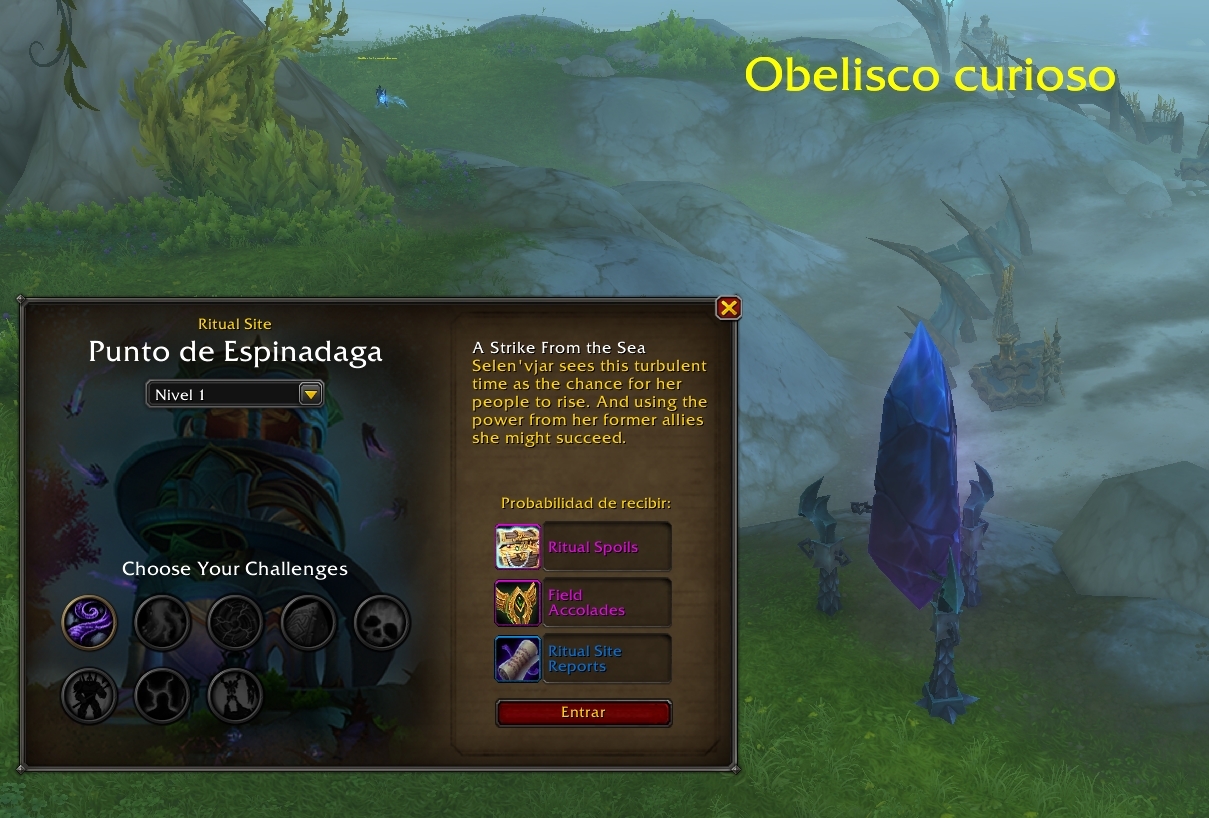Toggle the cracked circle challenge
The image size is (1209, 818).
(235, 622)
